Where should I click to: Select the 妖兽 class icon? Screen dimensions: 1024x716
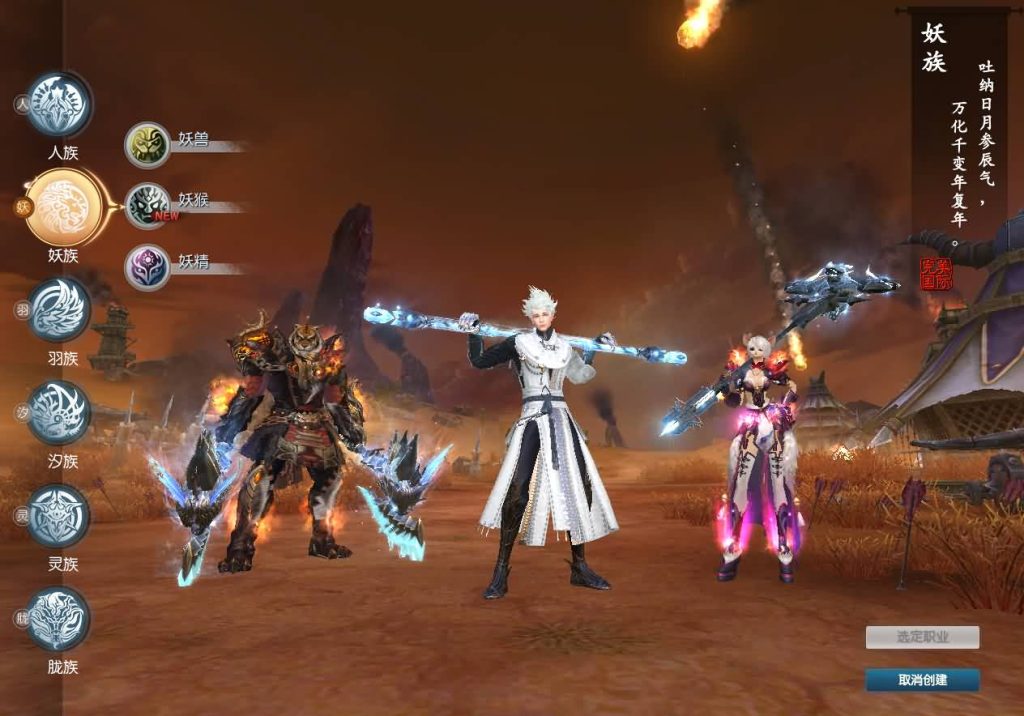pos(148,145)
